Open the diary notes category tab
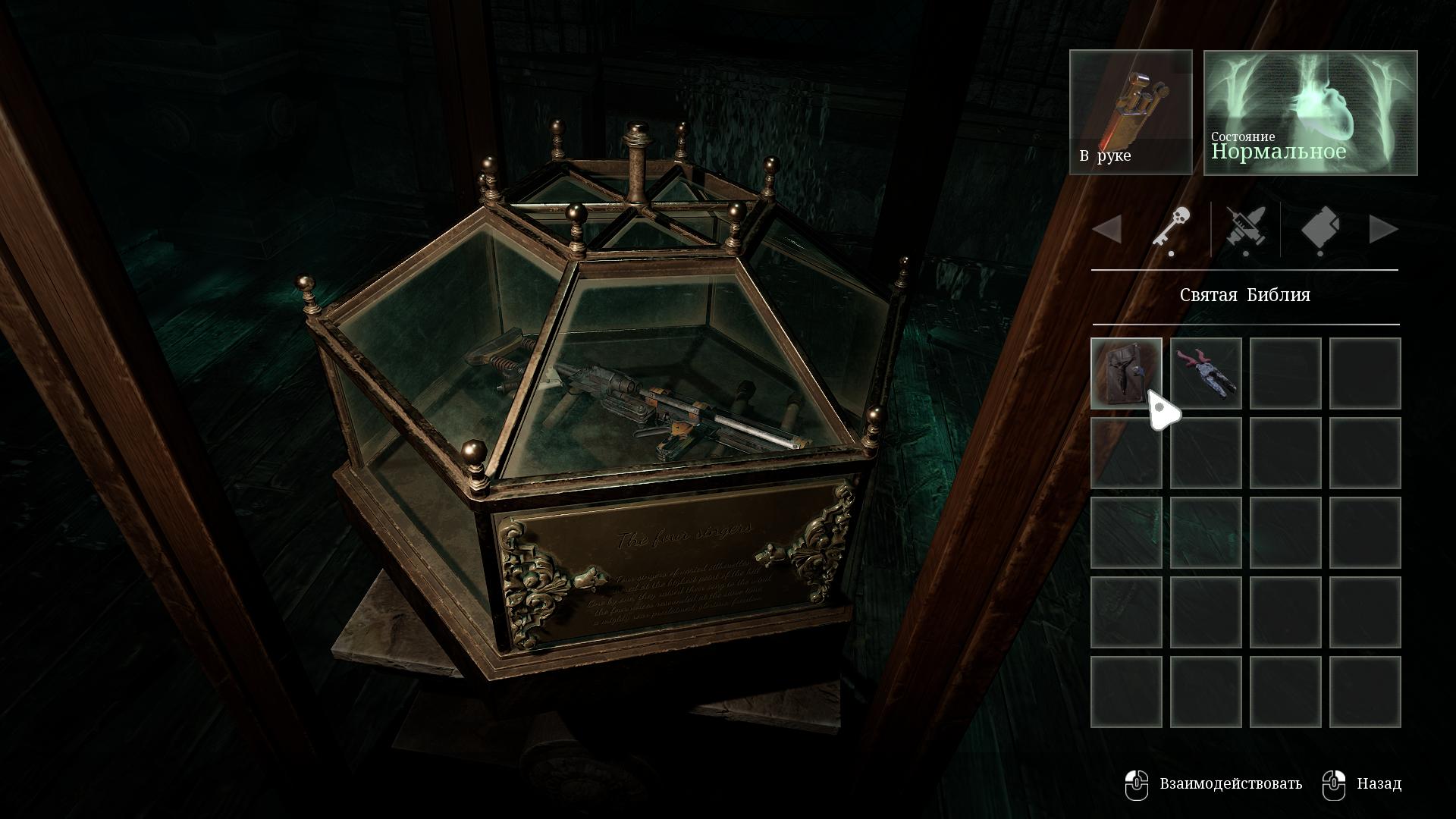Screen dimensions: 1456x819 pos(1320,228)
